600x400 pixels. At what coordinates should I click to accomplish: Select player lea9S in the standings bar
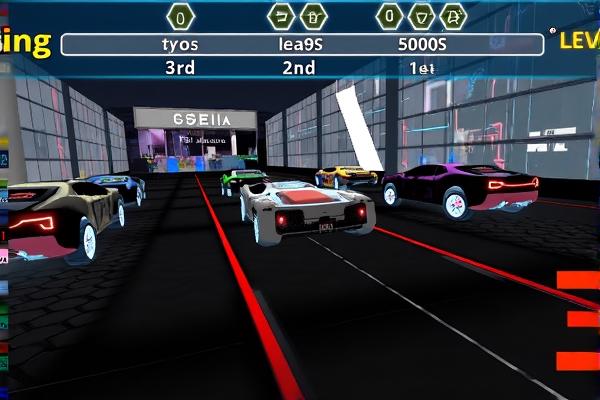pyautogui.click(x=298, y=45)
